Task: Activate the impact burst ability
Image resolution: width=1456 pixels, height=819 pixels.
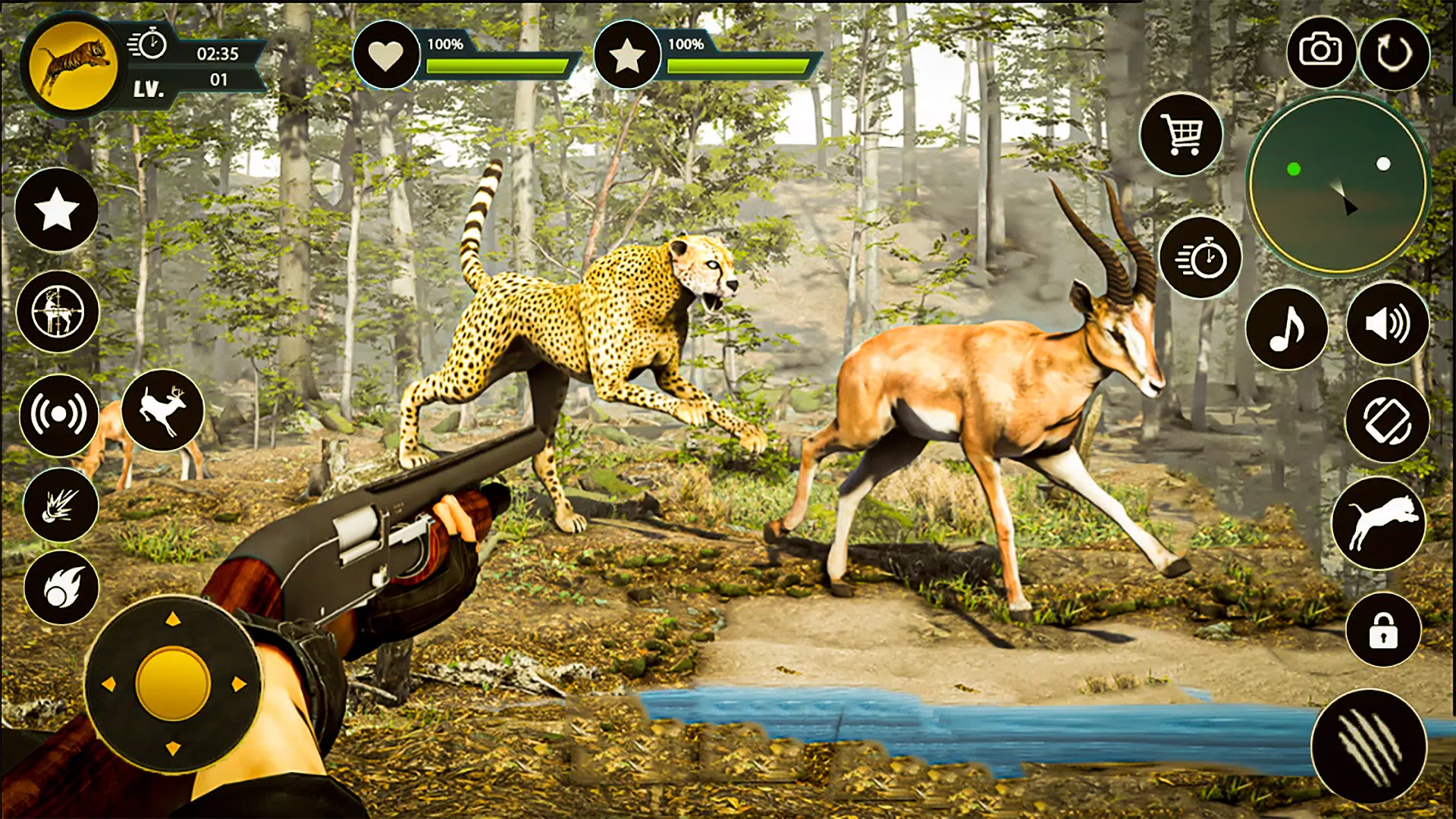Action: point(61,505)
